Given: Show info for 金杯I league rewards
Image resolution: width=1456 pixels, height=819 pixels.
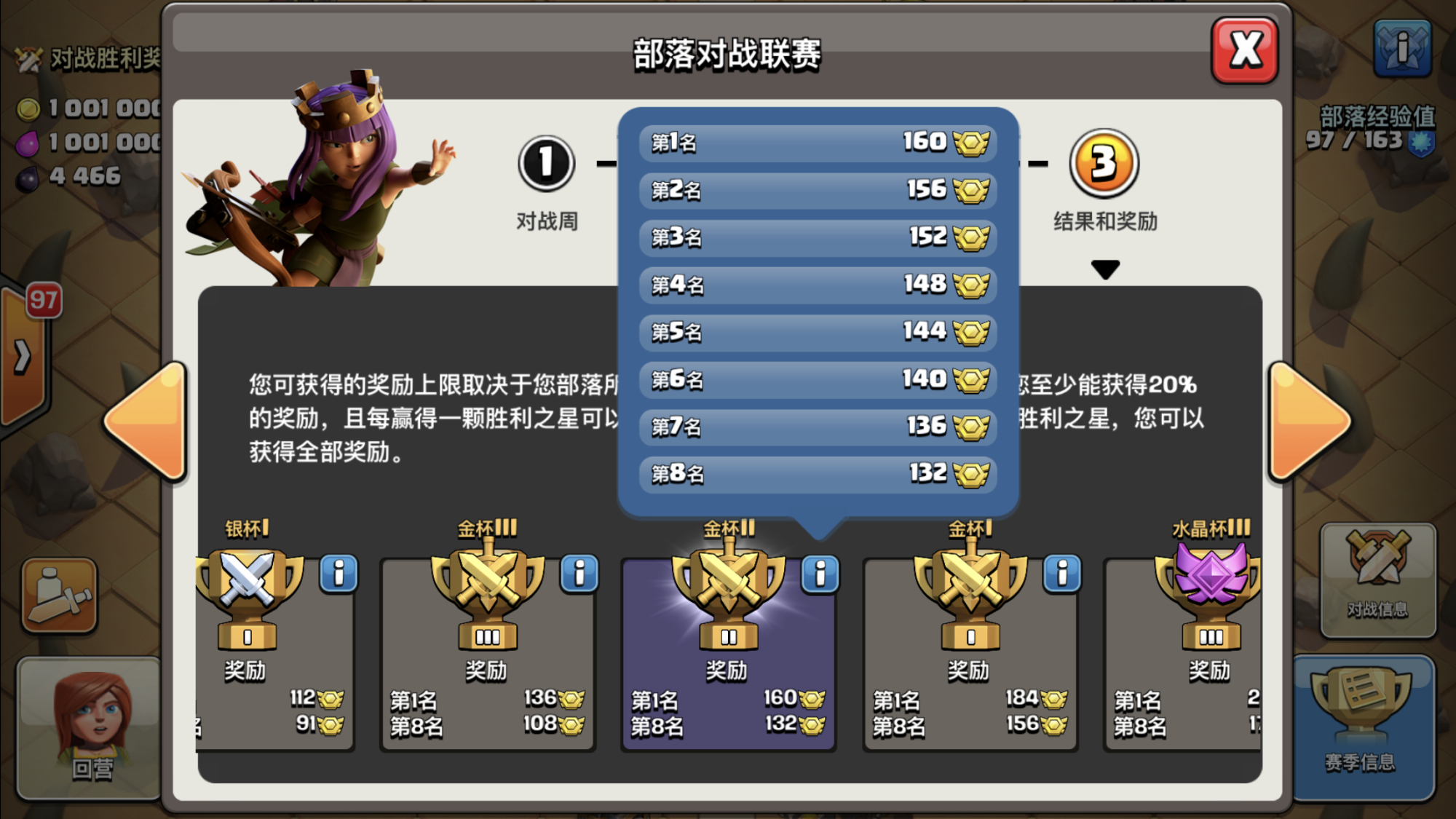Looking at the screenshot, I should [x=1062, y=574].
